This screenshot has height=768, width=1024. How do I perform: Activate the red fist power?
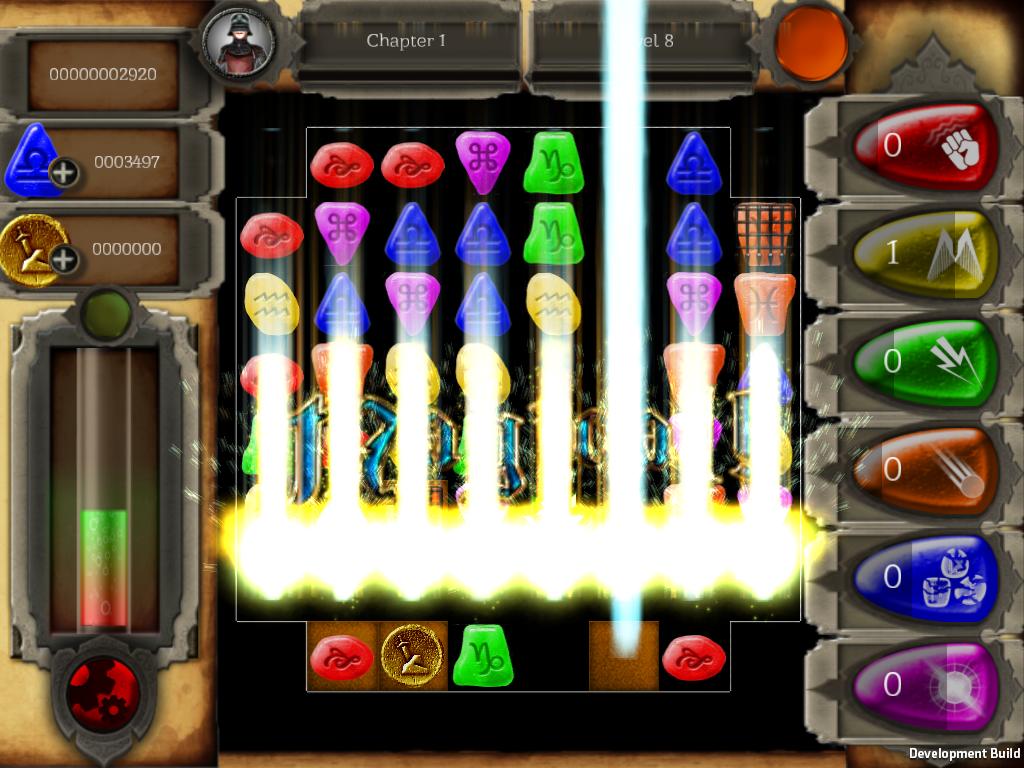925,148
